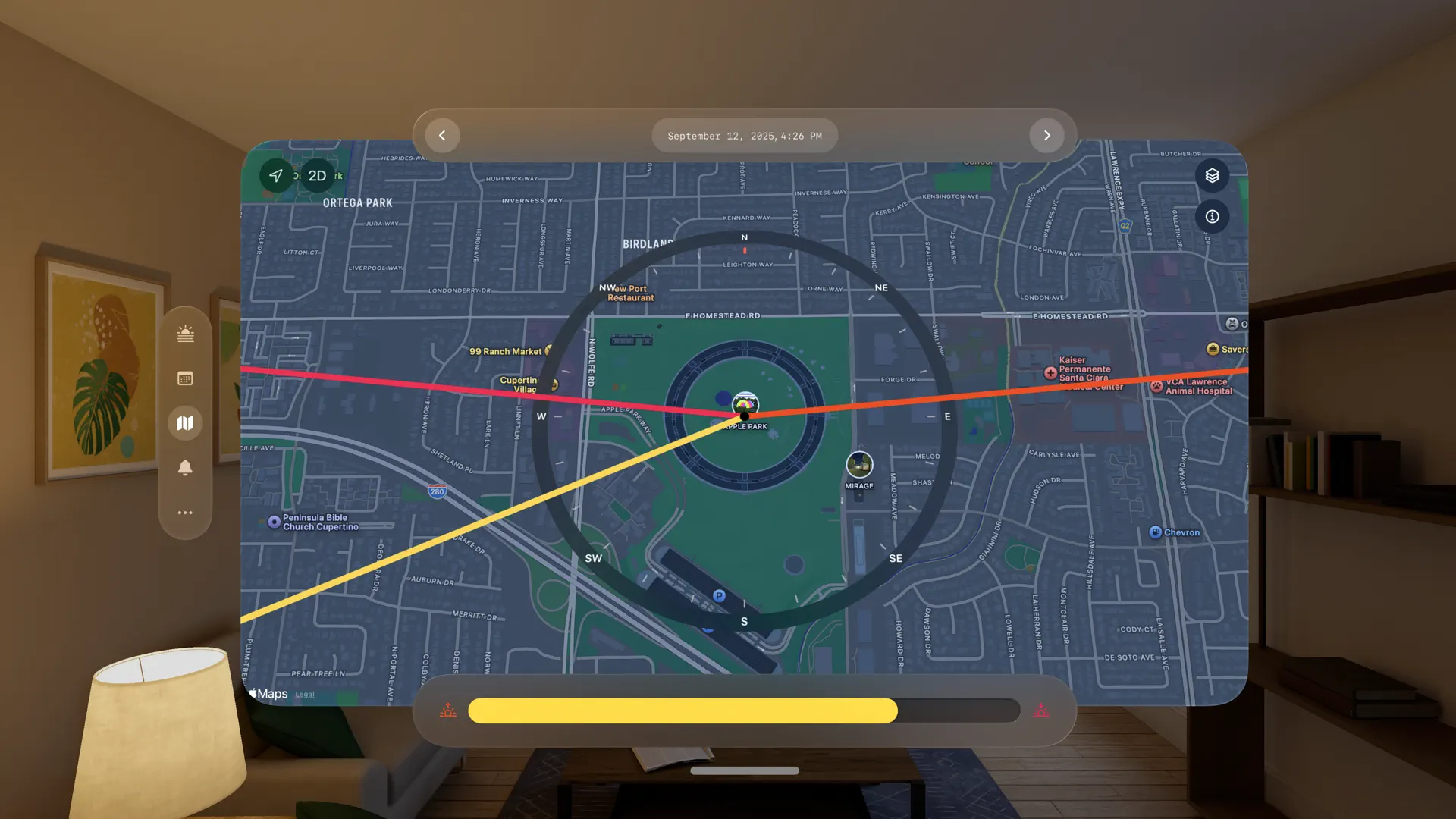Toggle 2D map mode
The width and height of the screenshot is (1456, 819).
317,175
